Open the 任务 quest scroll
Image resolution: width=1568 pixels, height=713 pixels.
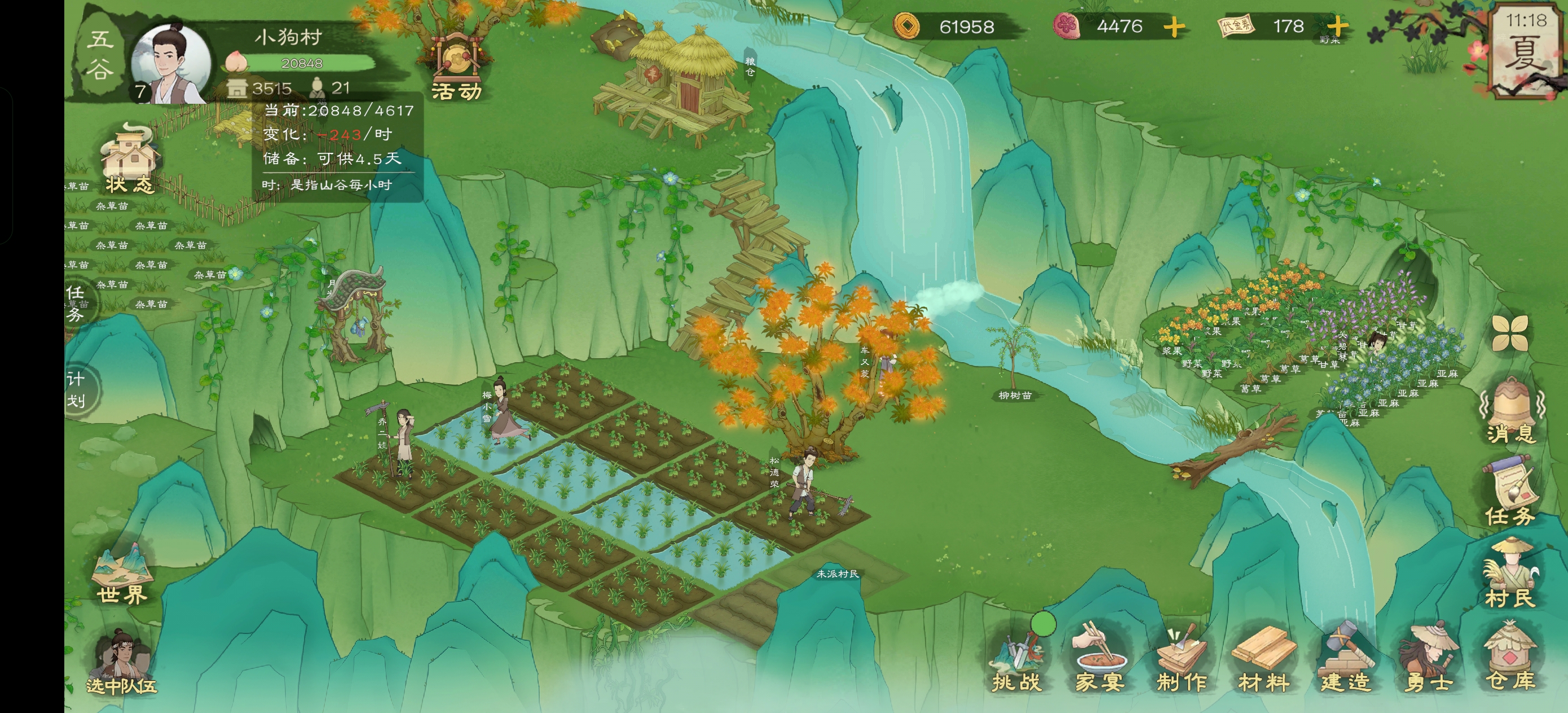pos(1510,492)
